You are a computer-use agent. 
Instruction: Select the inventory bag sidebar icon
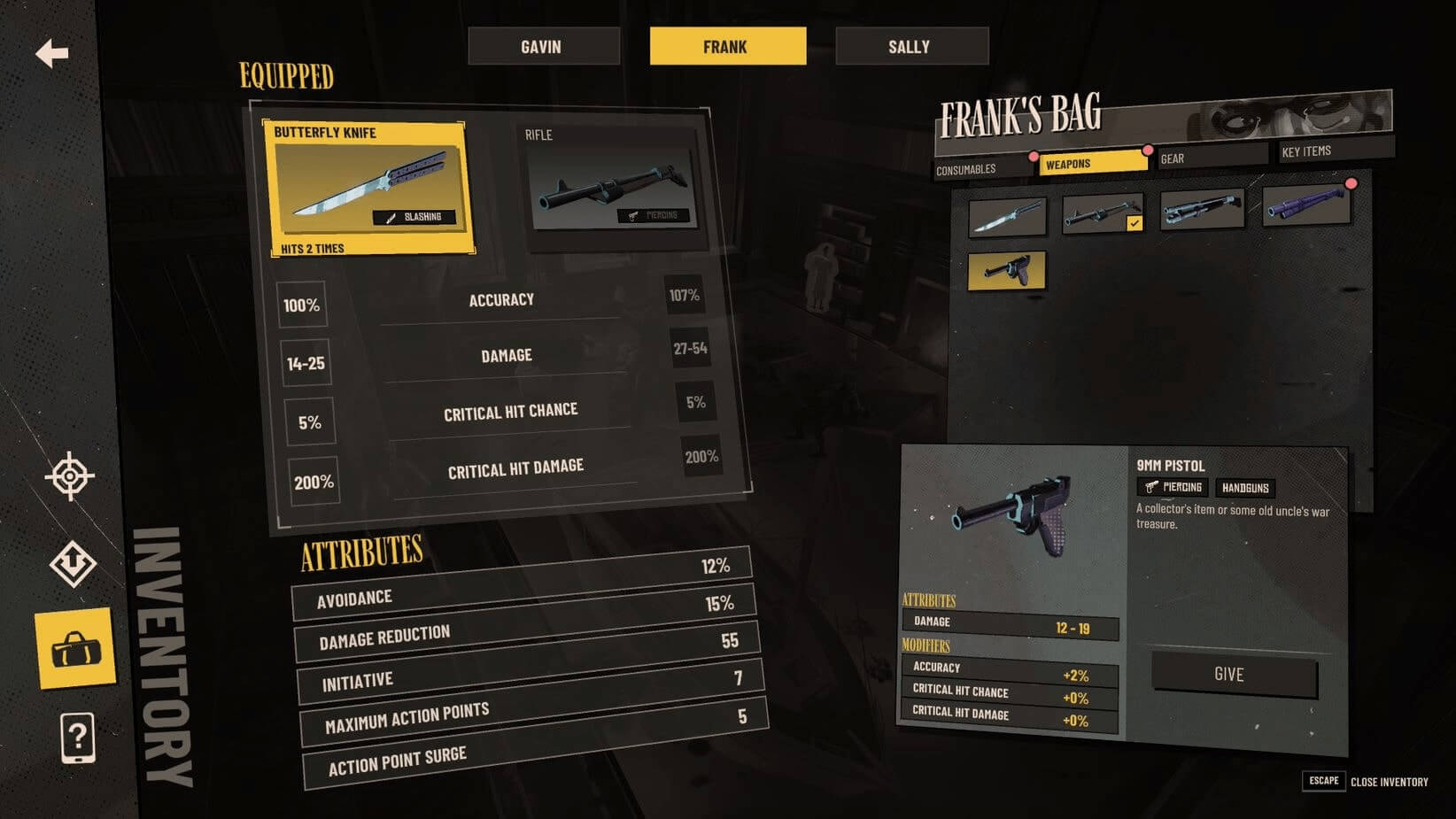point(76,649)
